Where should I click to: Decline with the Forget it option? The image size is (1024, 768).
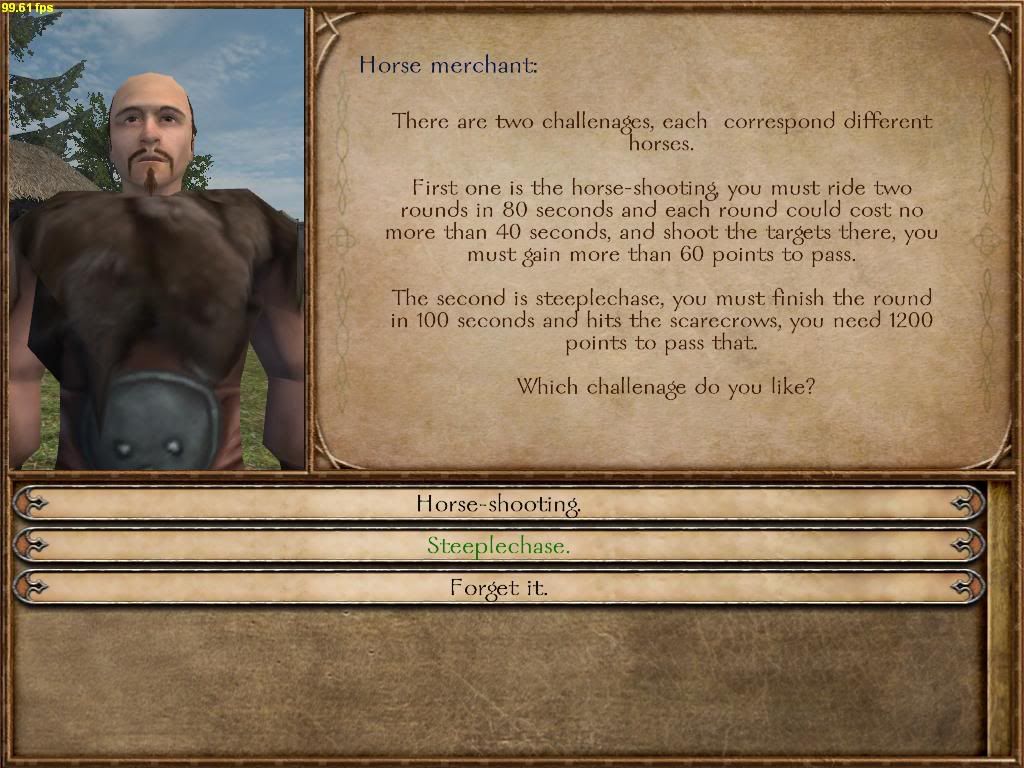coord(498,588)
